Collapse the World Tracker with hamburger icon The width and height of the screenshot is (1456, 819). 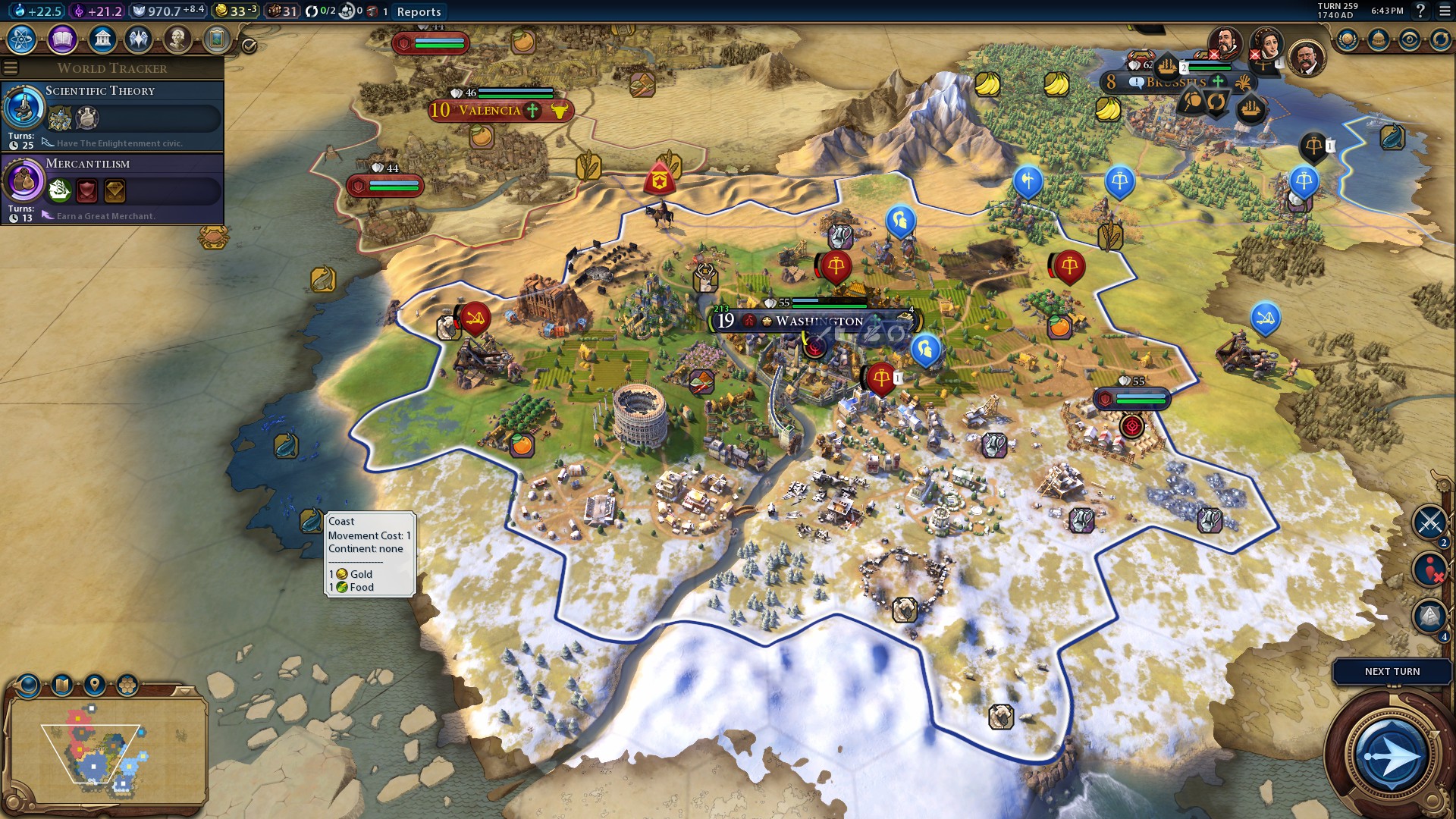click(11, 67)
